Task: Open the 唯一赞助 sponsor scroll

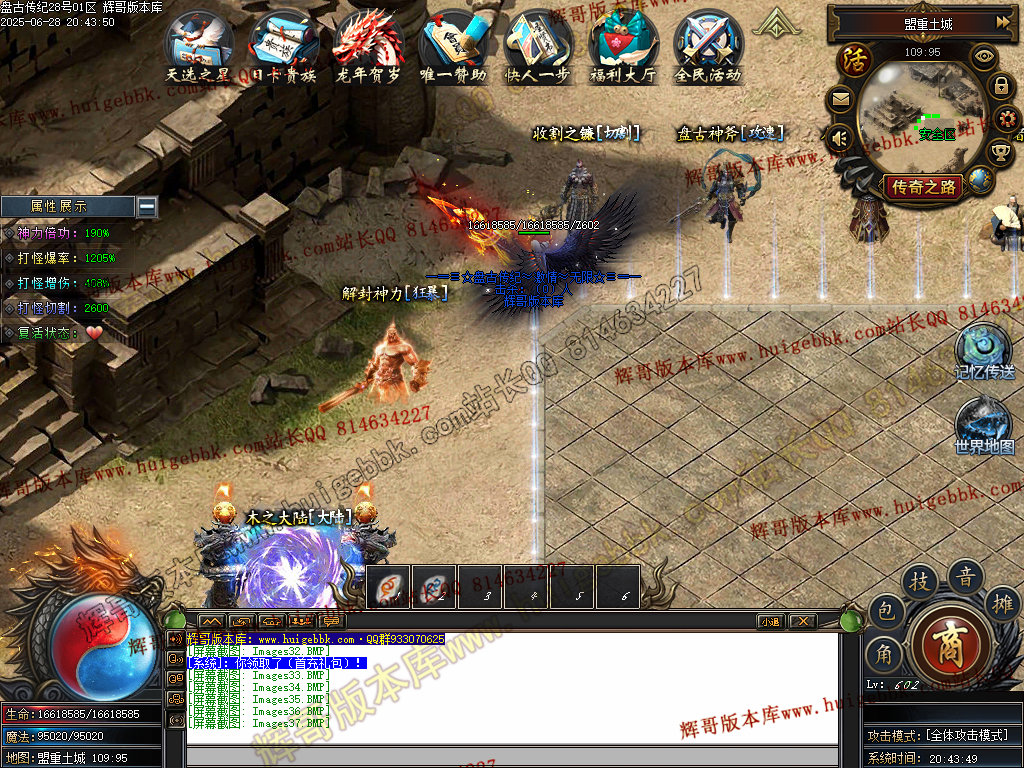Action: coord(453,44)
